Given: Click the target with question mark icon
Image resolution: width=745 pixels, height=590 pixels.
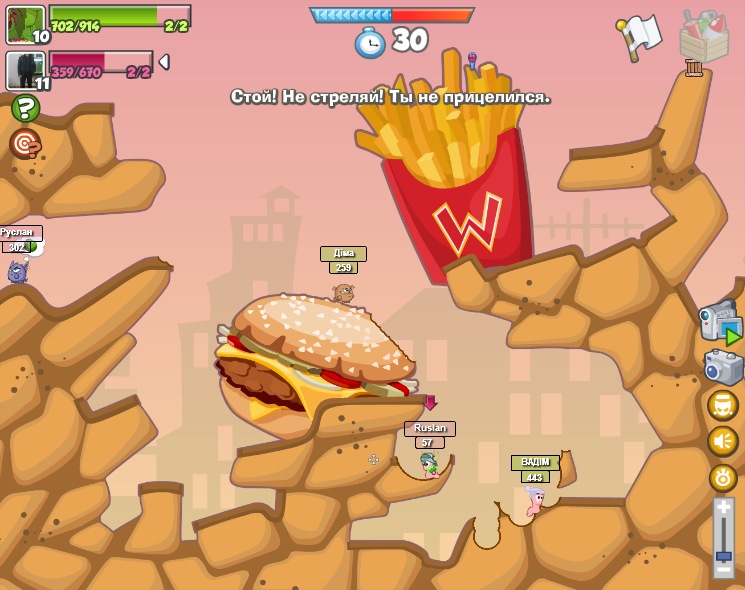Looking at the screenshot, I should pos(25,144).
